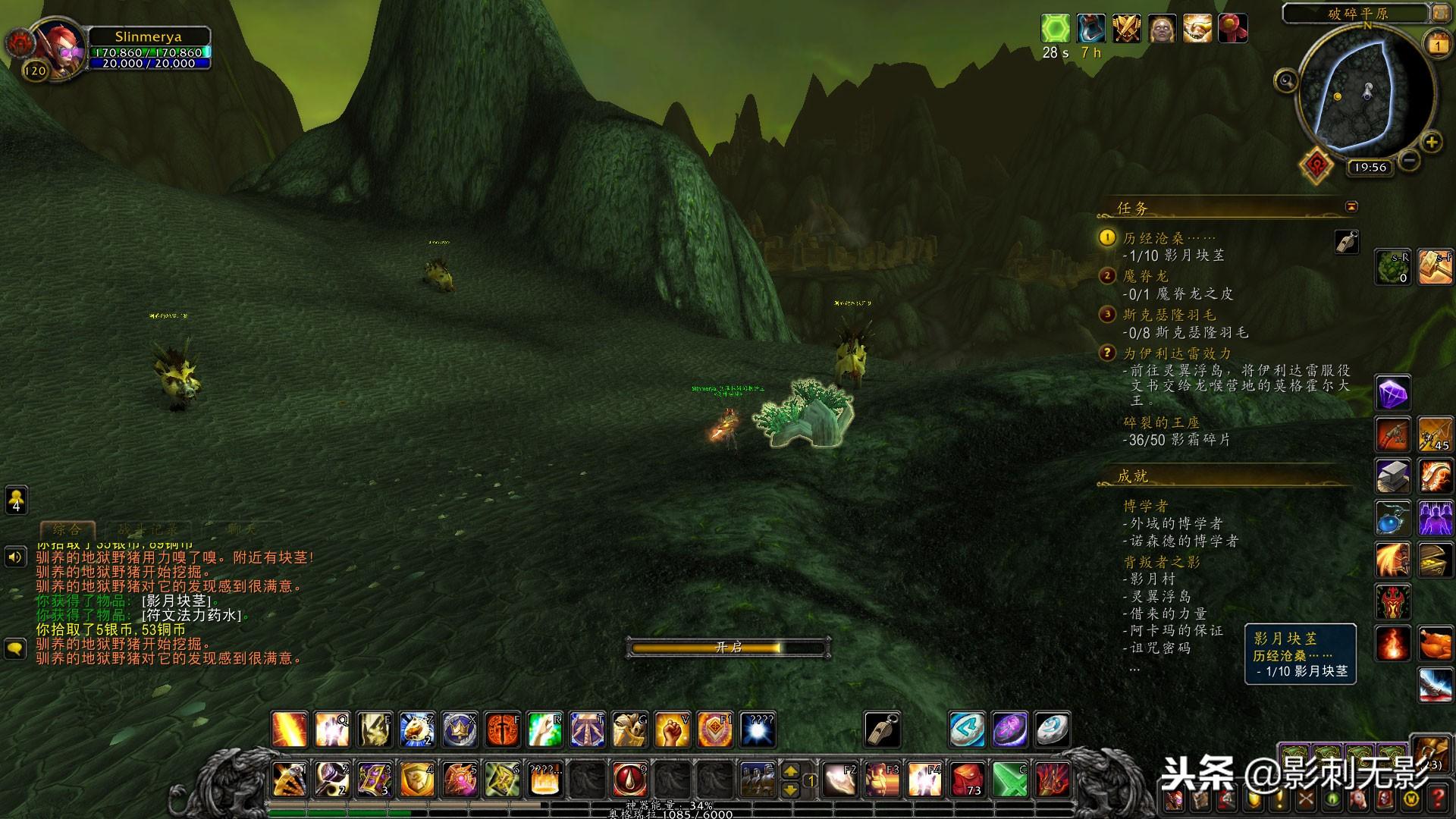Use the whistle quest item beside 历经沧桑
Screen dimensions: 1456x819
pyautogui.click(x=1347, y=242)
